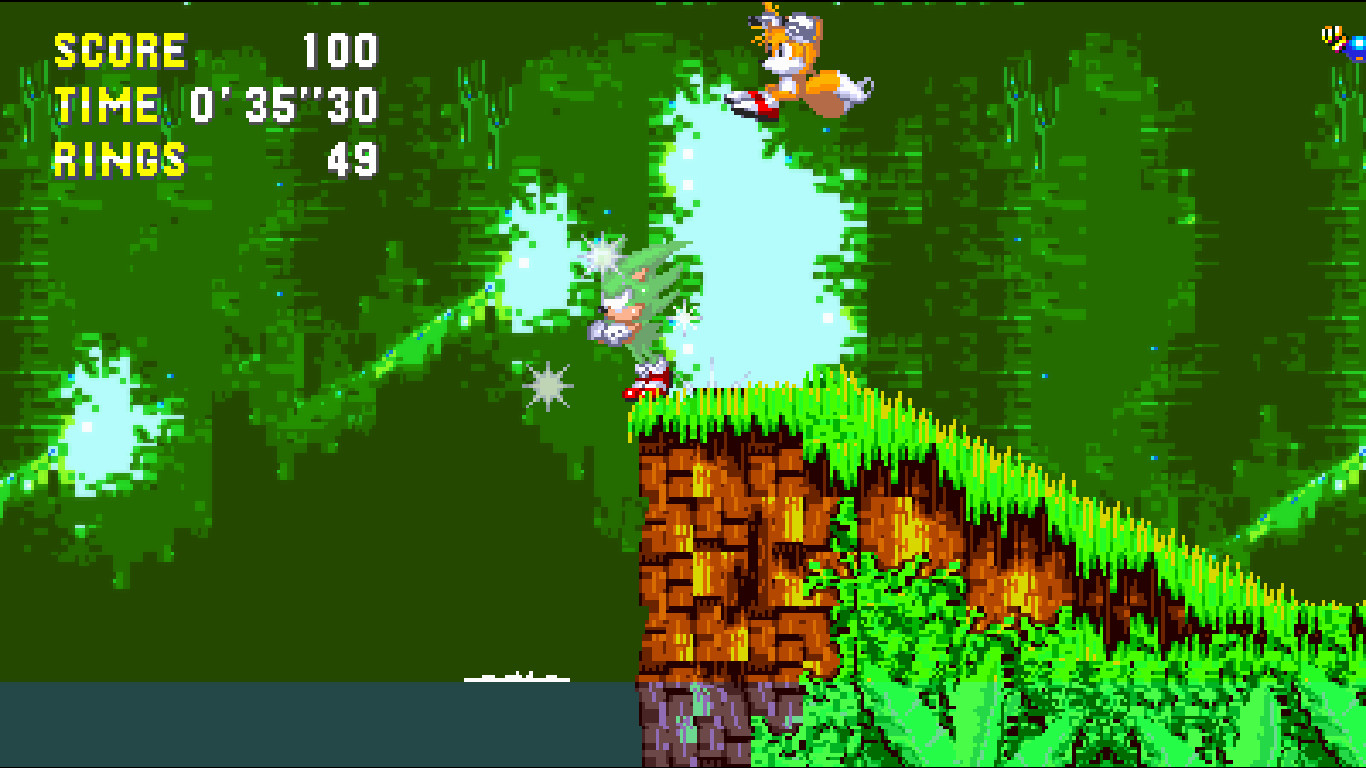Click the leafy bushes at bottom right
The width and height of the screenshot is (1366, 768).
coord(1150,700)
